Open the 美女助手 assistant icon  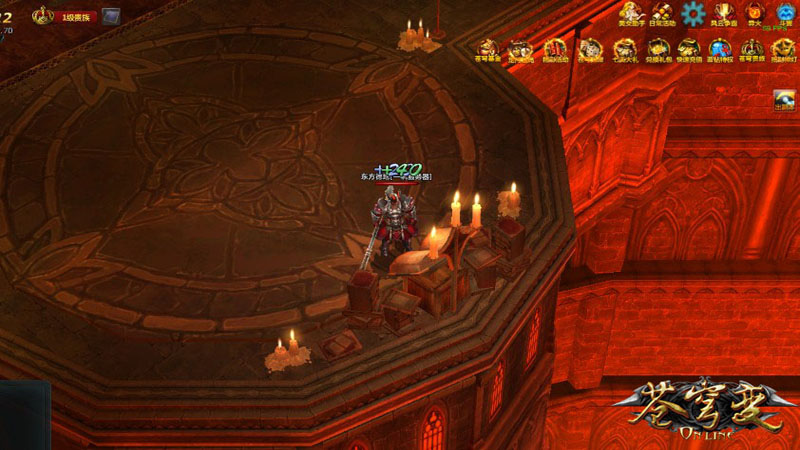[632, 13]
